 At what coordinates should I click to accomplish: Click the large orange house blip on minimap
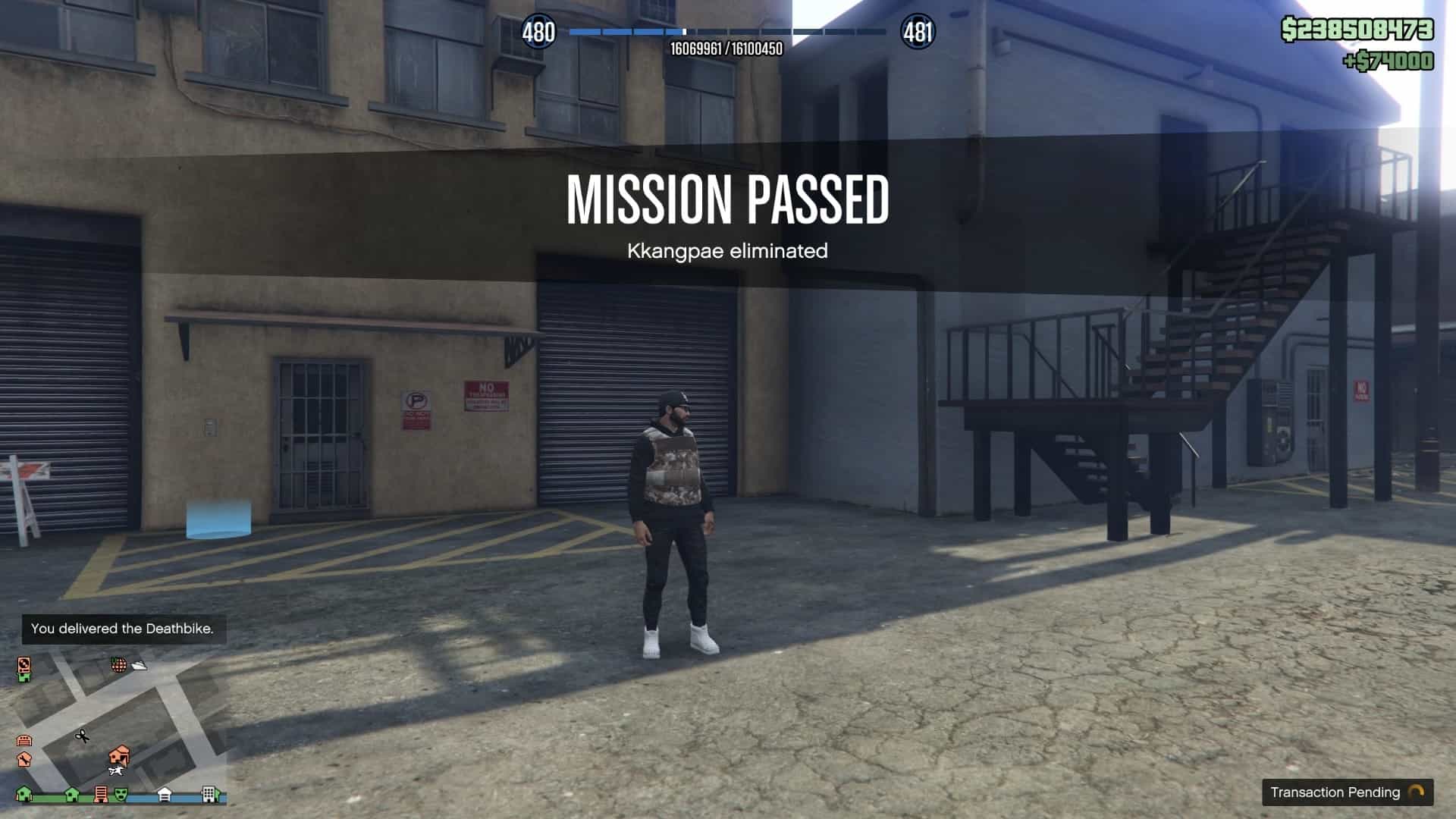pyautogui.click(x=119, y=755)
